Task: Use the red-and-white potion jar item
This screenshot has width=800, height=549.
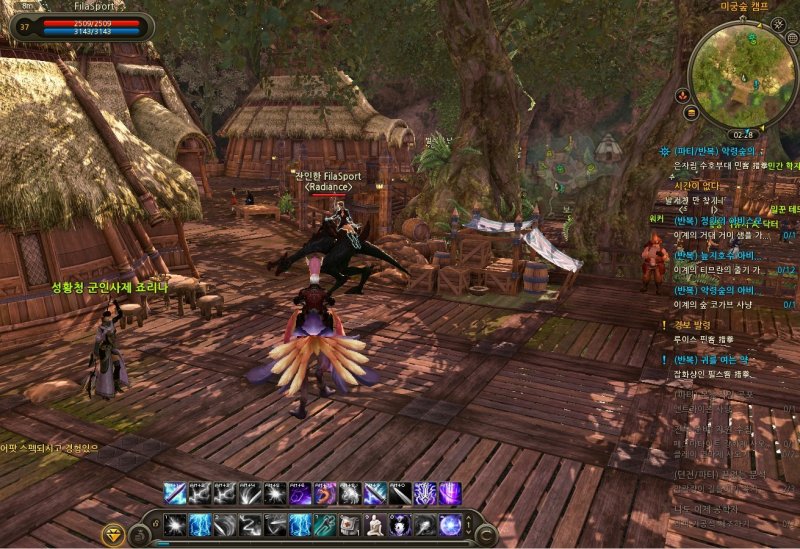Action: point(349,525)
